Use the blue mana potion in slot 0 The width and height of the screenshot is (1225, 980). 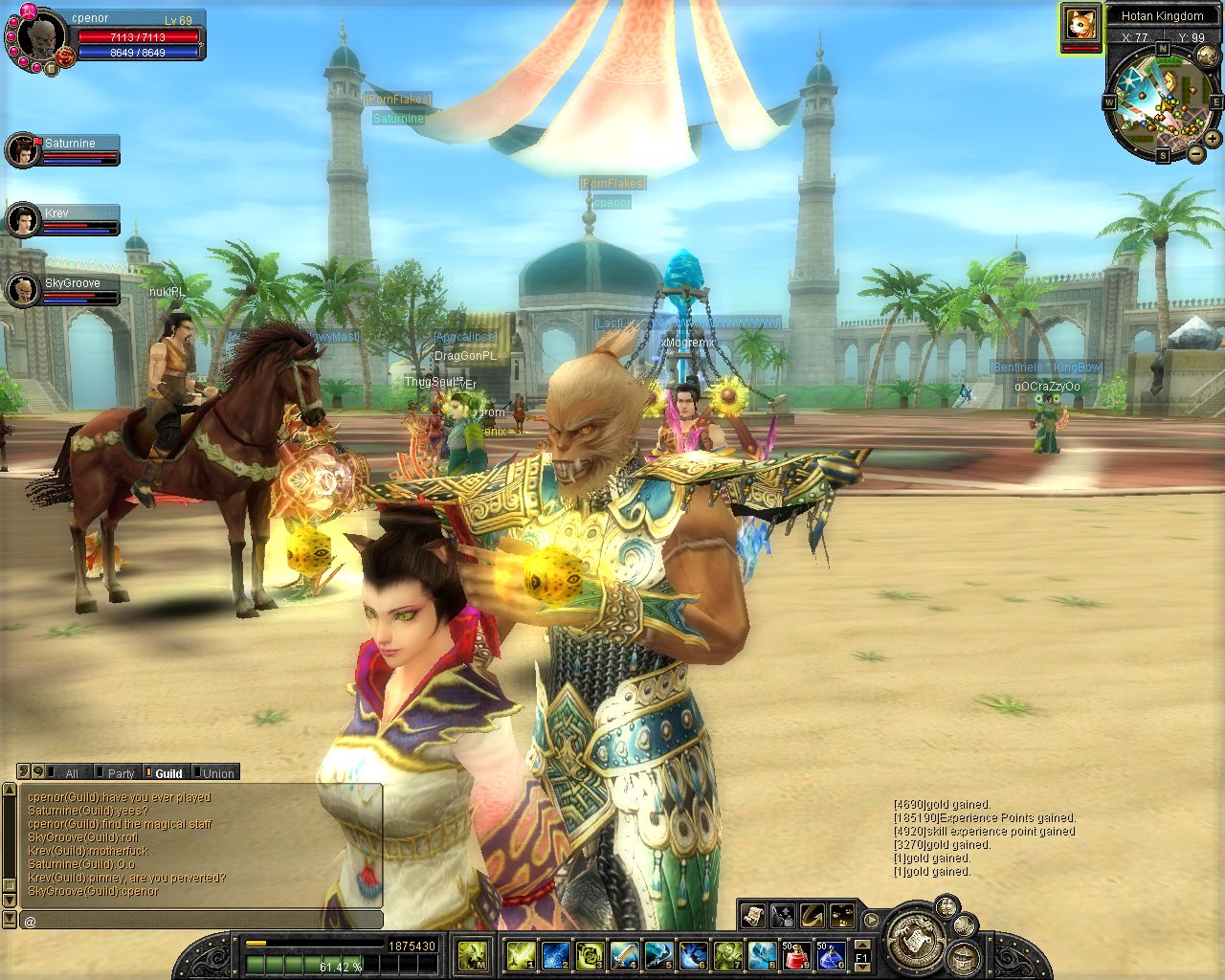[829, 954]
